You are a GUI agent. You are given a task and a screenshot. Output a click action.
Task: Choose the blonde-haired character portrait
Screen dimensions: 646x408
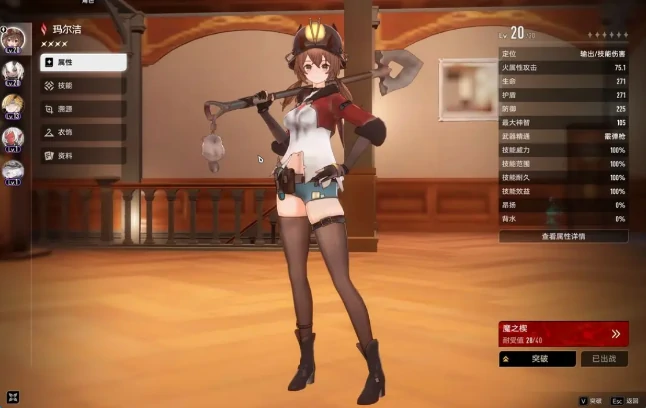[13, 103]
